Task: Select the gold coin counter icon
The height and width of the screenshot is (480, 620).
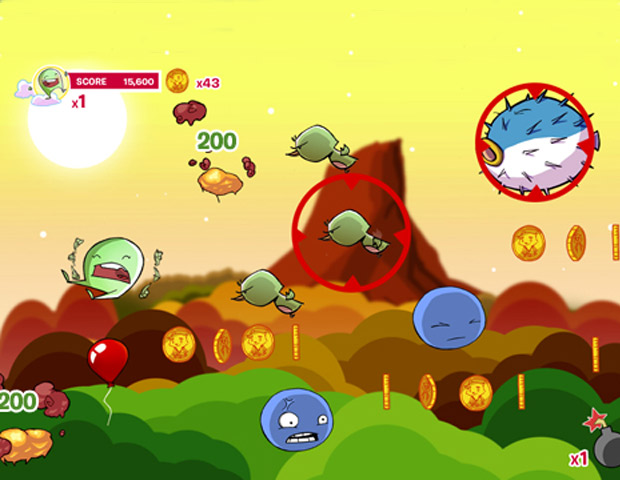Action: (x=177, y=80)
